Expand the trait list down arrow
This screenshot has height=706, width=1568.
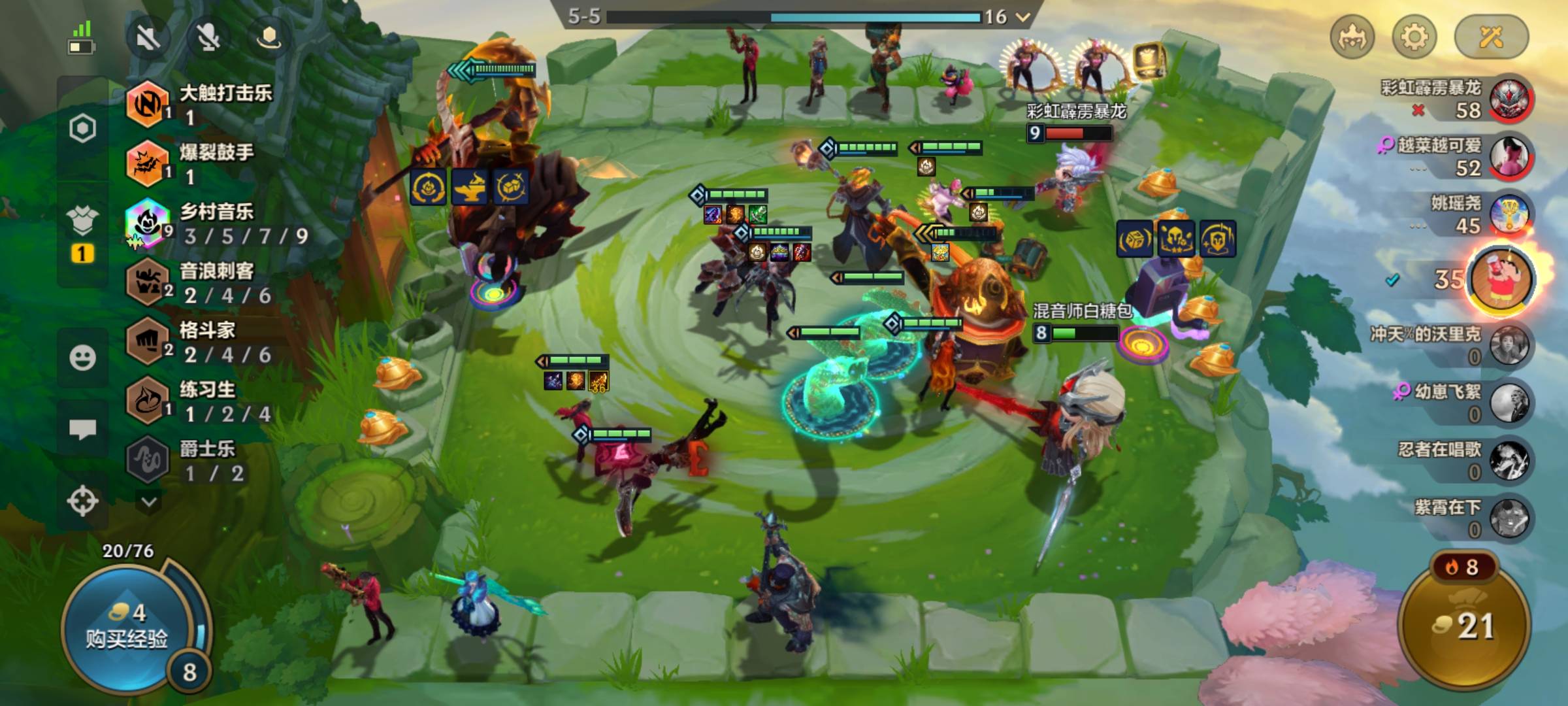(149, 502)
